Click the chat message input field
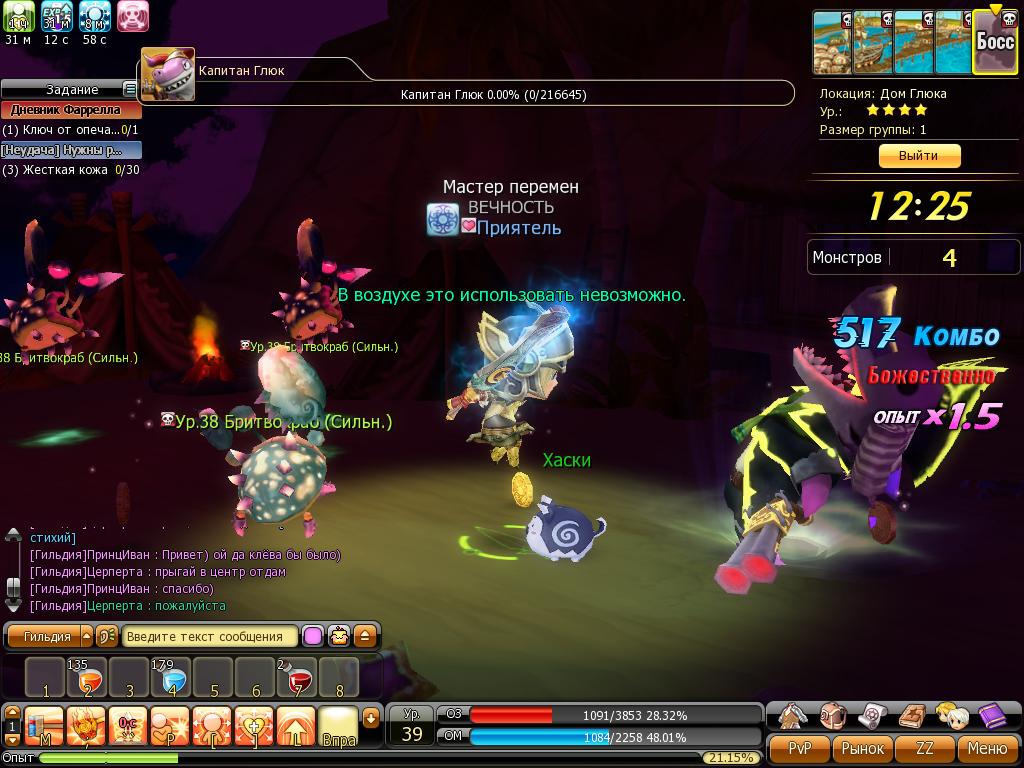Image resolution: width=1024 pixels, height=768 pixels. click(x=211, y=636)
